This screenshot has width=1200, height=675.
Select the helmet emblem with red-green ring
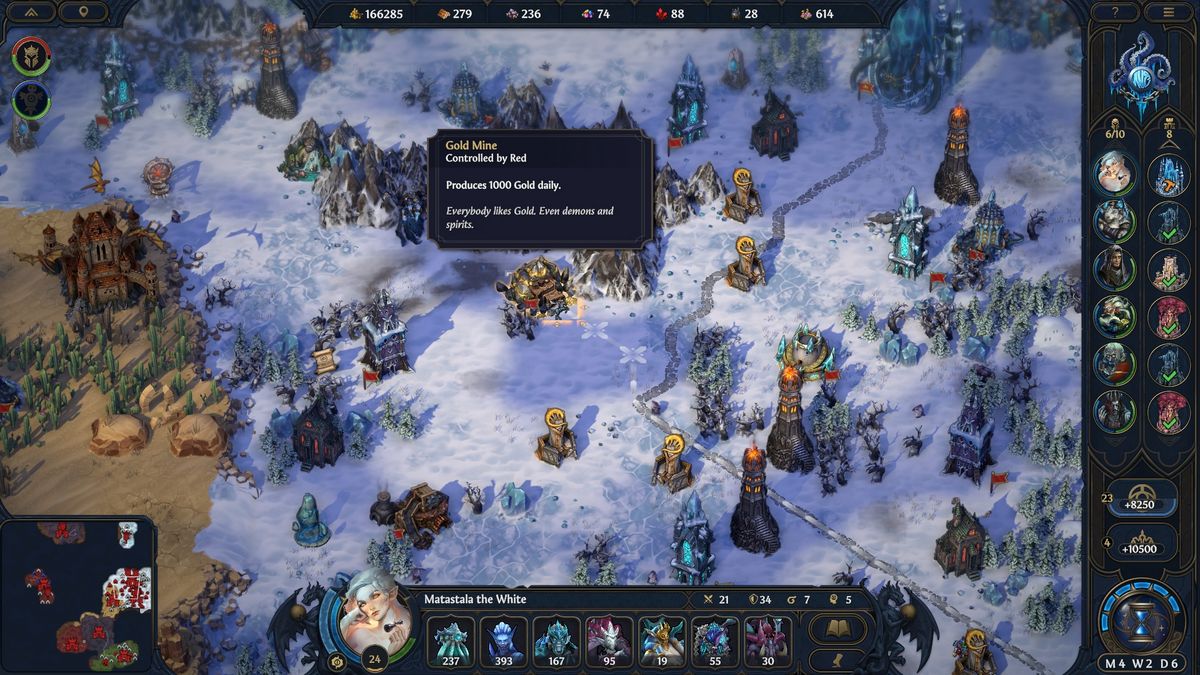(31, 56)
